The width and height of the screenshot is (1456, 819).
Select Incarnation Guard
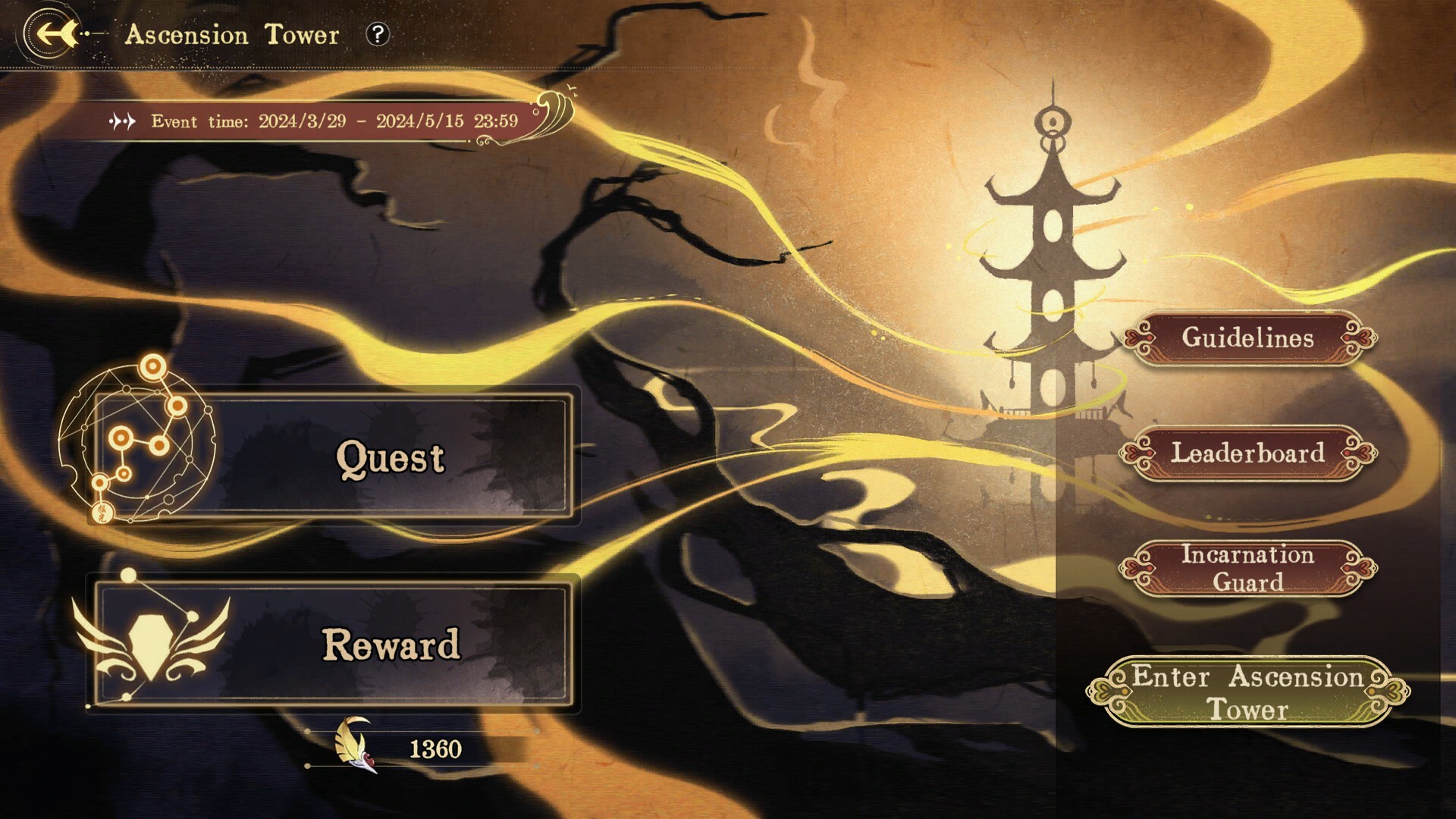pos(1247,567)
